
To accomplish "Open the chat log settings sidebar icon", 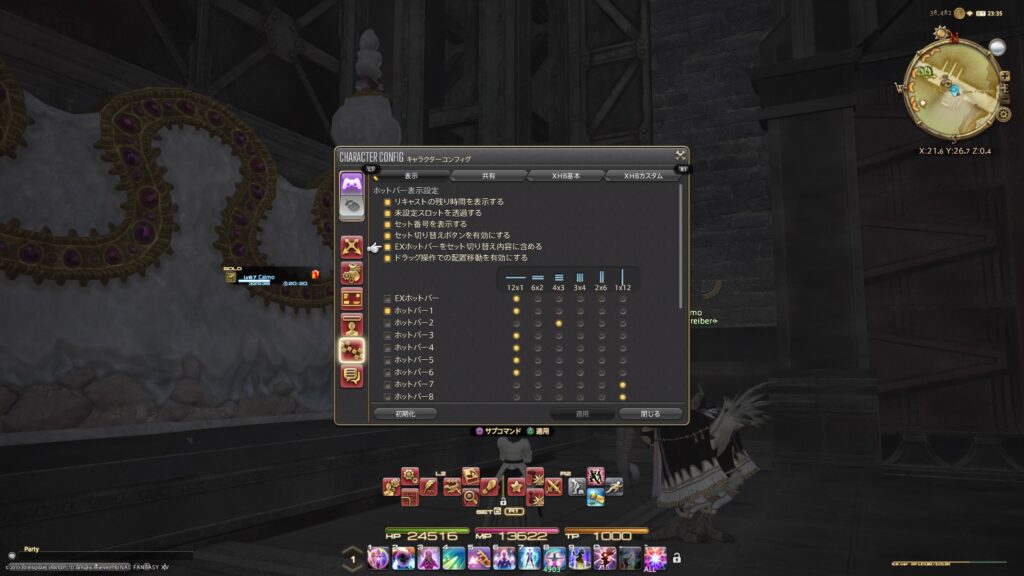I will pyautogui.click(x=352, y=376).
